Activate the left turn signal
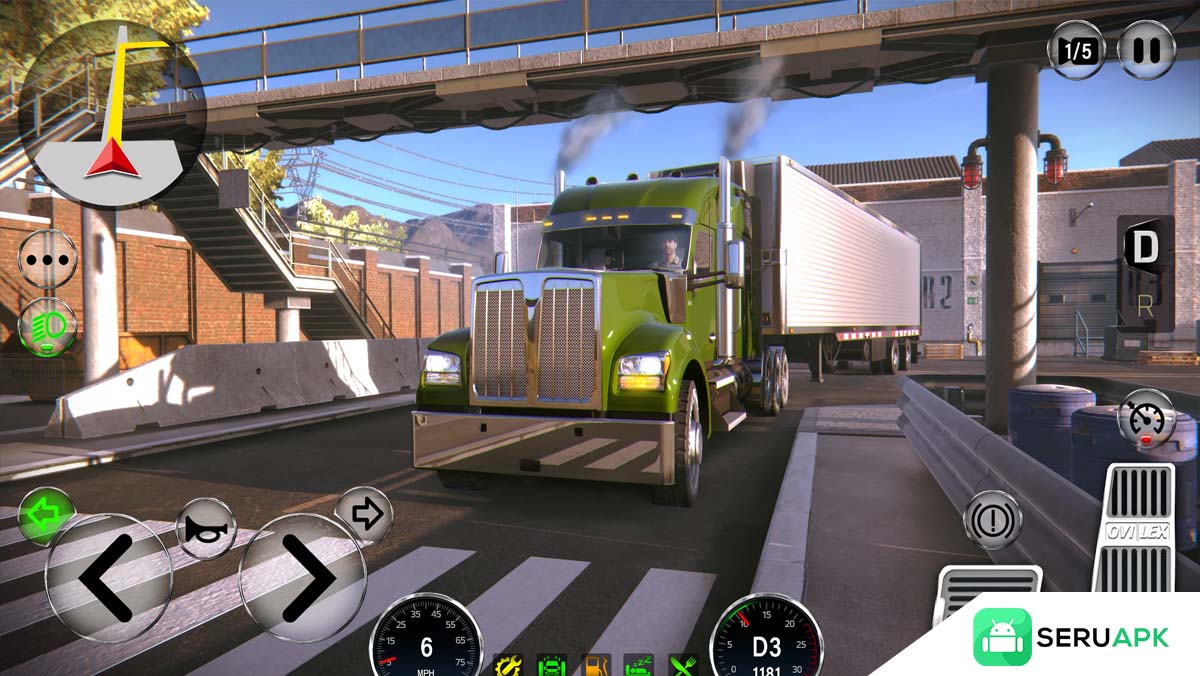The height and width of the screenshot is (676, 1200). (x=46, y=516)
